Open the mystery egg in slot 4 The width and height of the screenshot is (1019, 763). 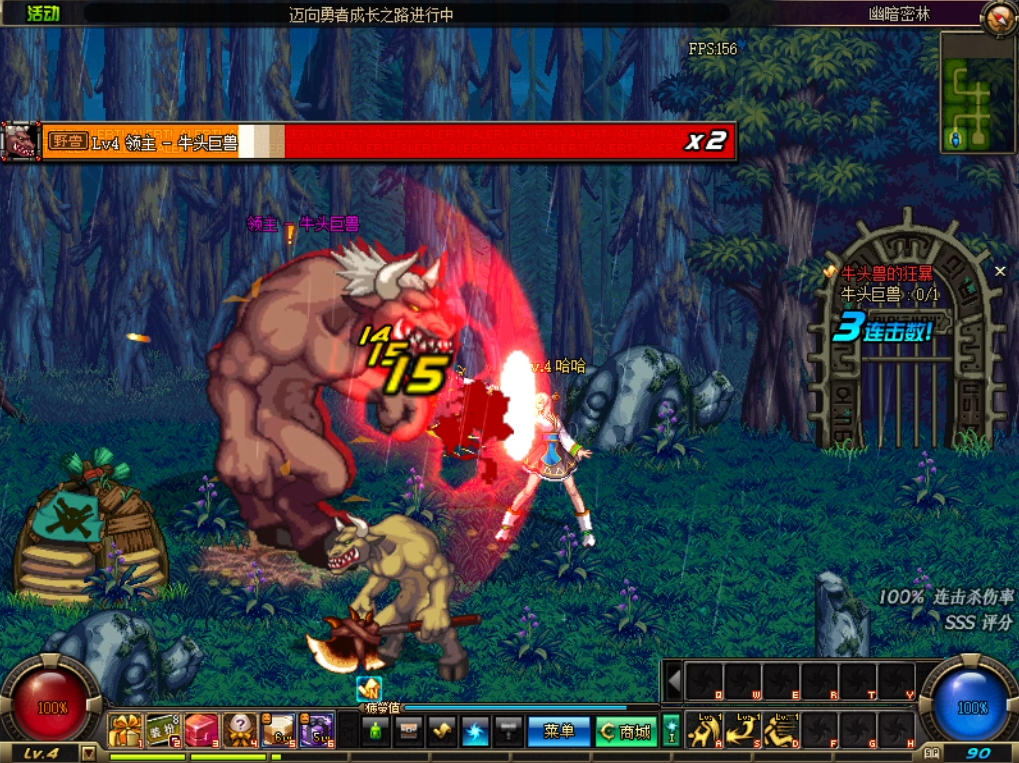tap(240, 730)
